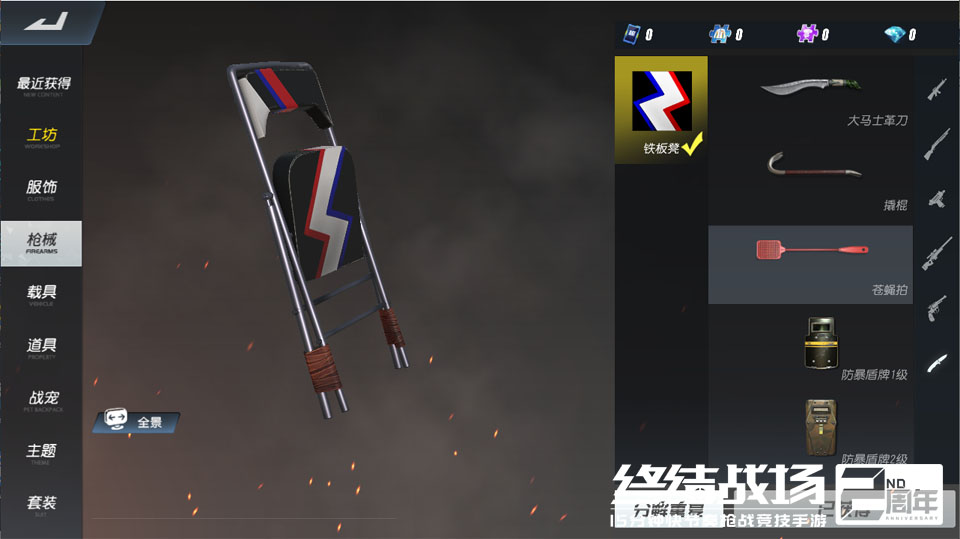Image resolution: width=960 pixels, height=539 pixels.
Task: Pick the 苍蝇拍 fly swatter
Action: [811, 264]
